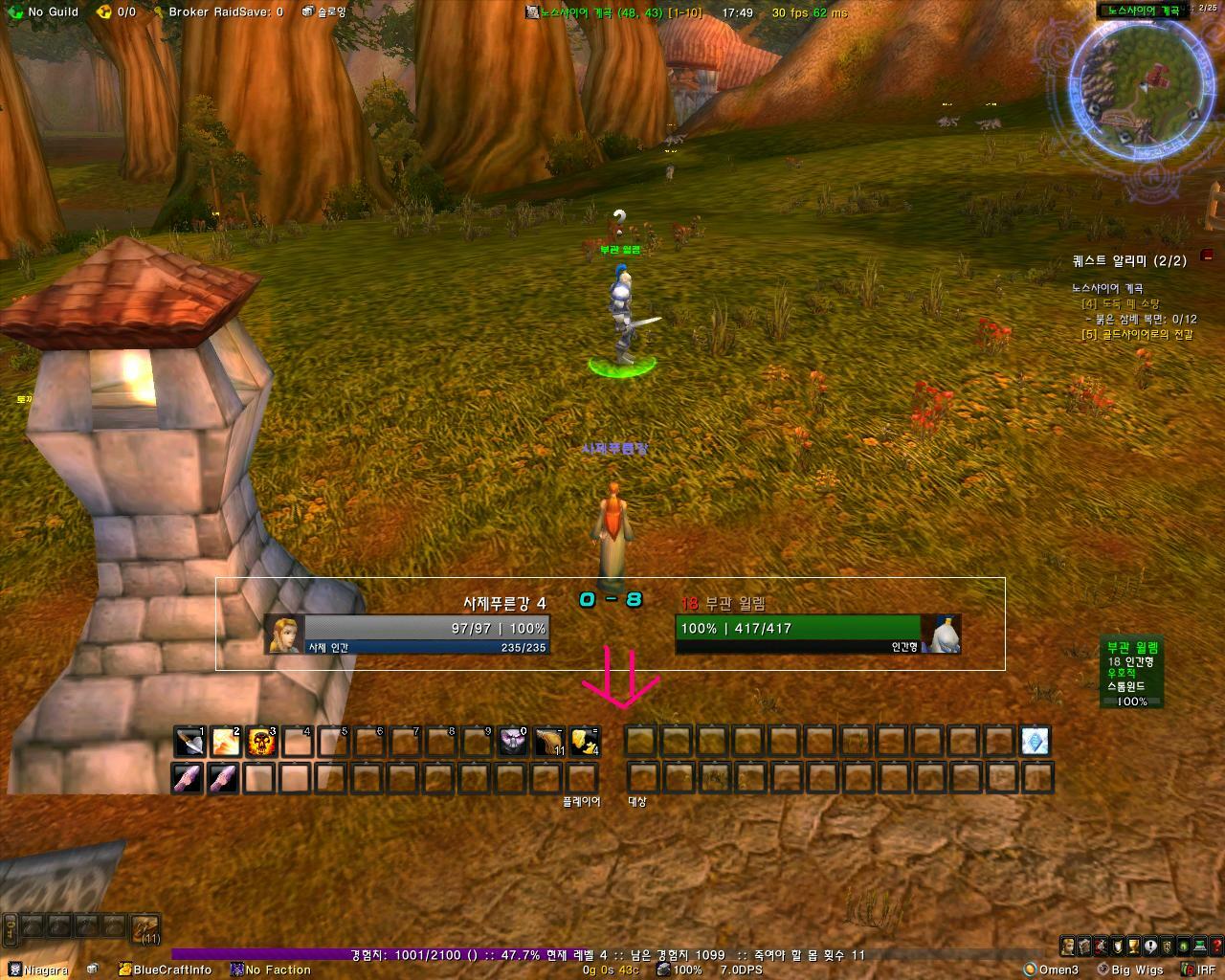Click the target portrait of 부관 윌렘

pos(942,635)
